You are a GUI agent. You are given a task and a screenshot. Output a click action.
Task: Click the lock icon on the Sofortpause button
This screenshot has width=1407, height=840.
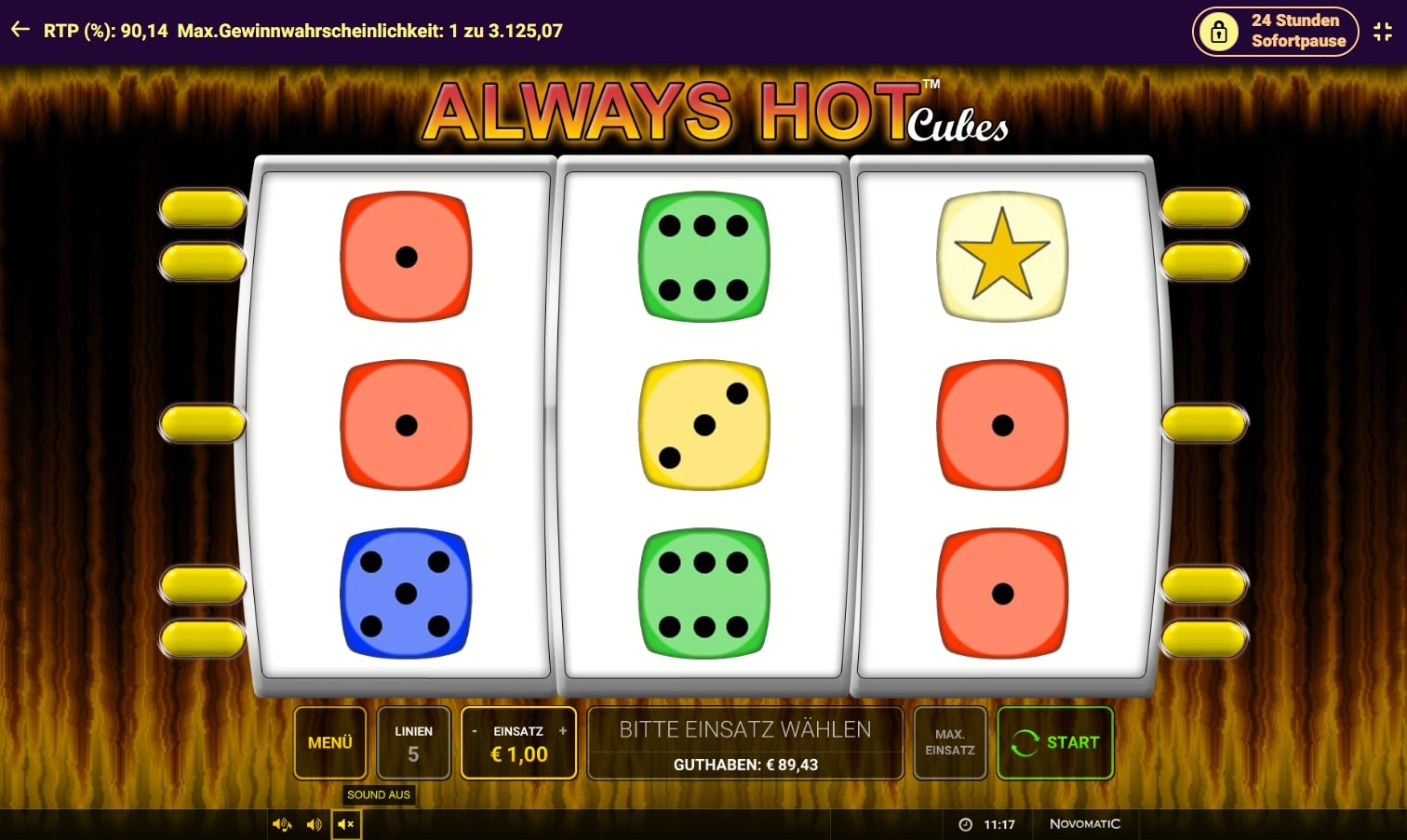click(1219, 31)
